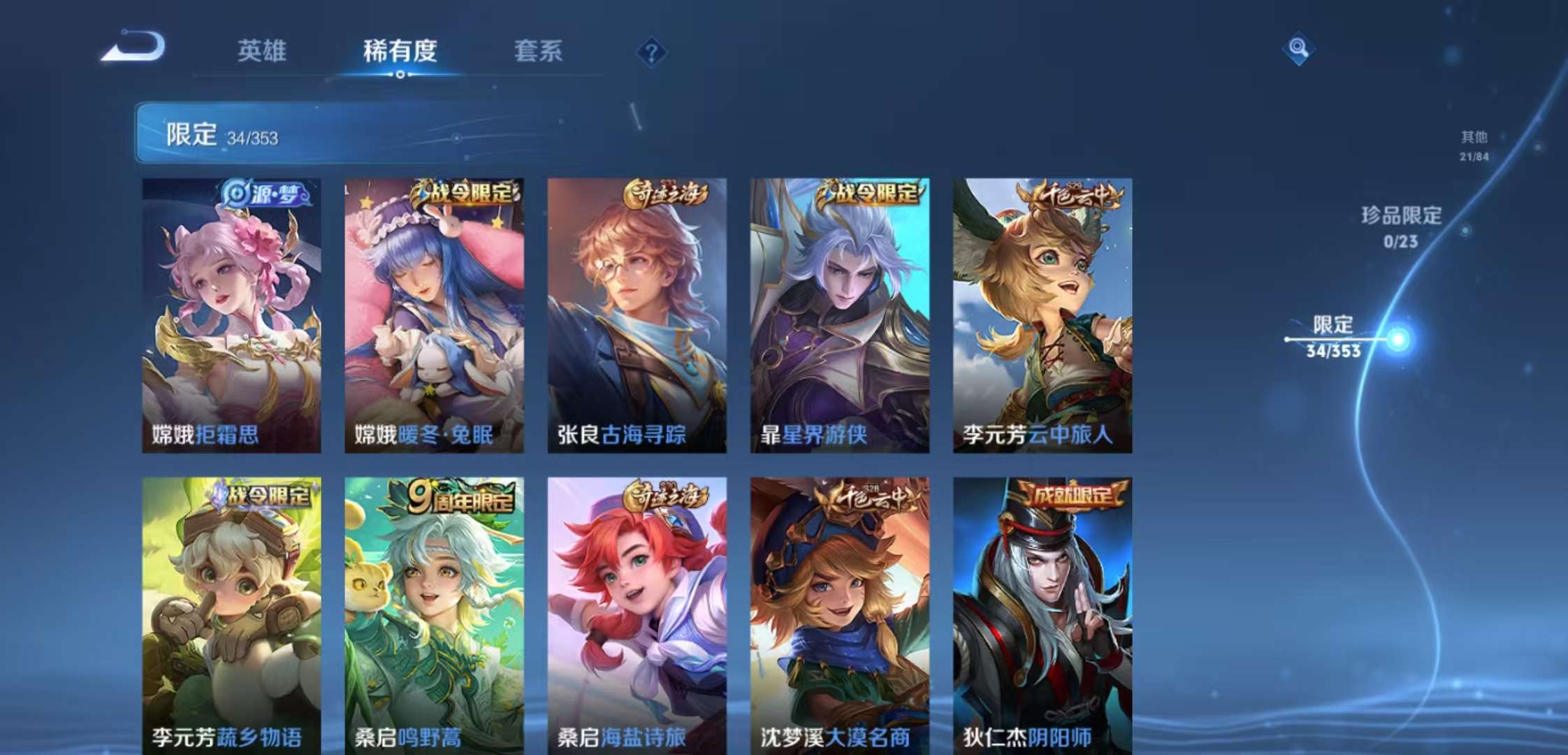Select the 李元芳云中旅人 skin
This screenshot has width=1568, height=755.
pos(1041,315)
